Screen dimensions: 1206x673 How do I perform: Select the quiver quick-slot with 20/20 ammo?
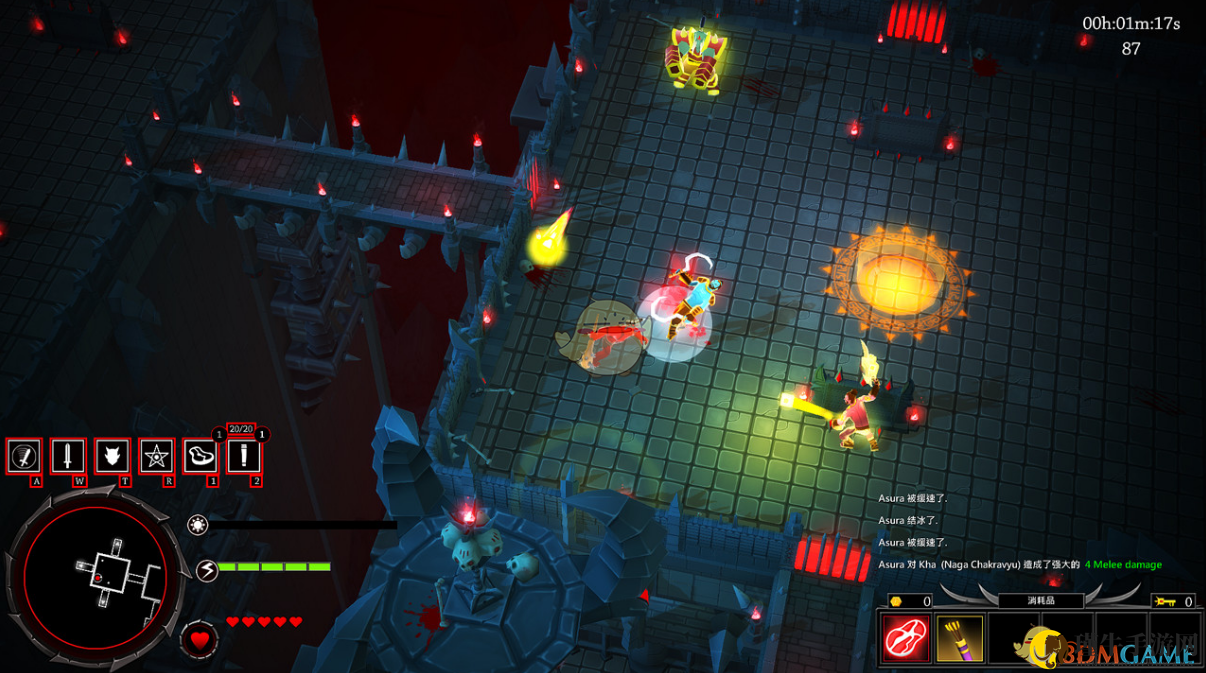pos(243,456)
